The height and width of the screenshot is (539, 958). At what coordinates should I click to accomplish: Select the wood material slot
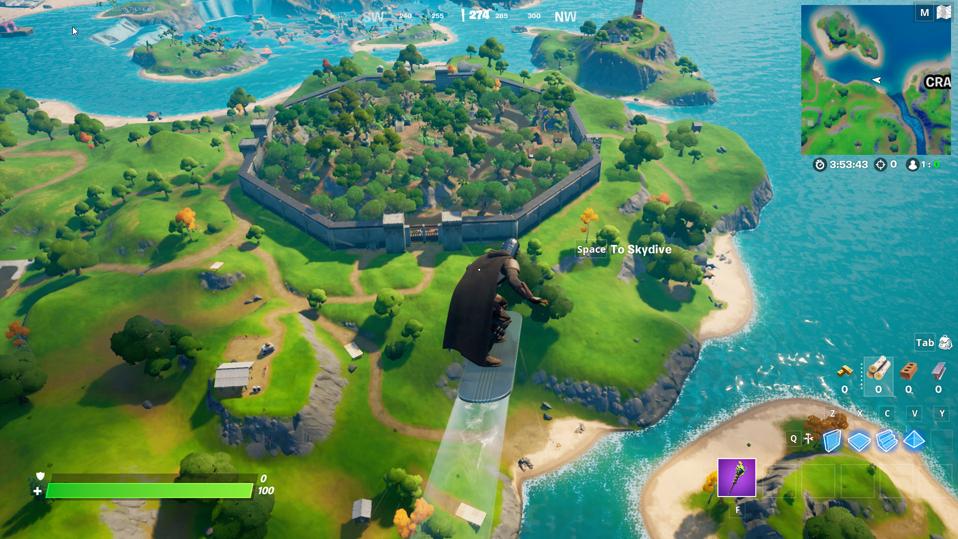[878, 370]
